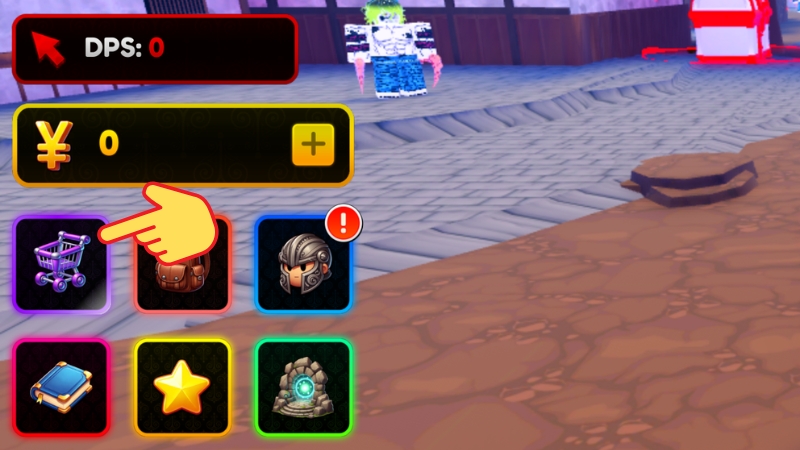Viewport: 800px width, 450px height.
Task: Open the shopping cart shop menu
Action: point(60,265)
